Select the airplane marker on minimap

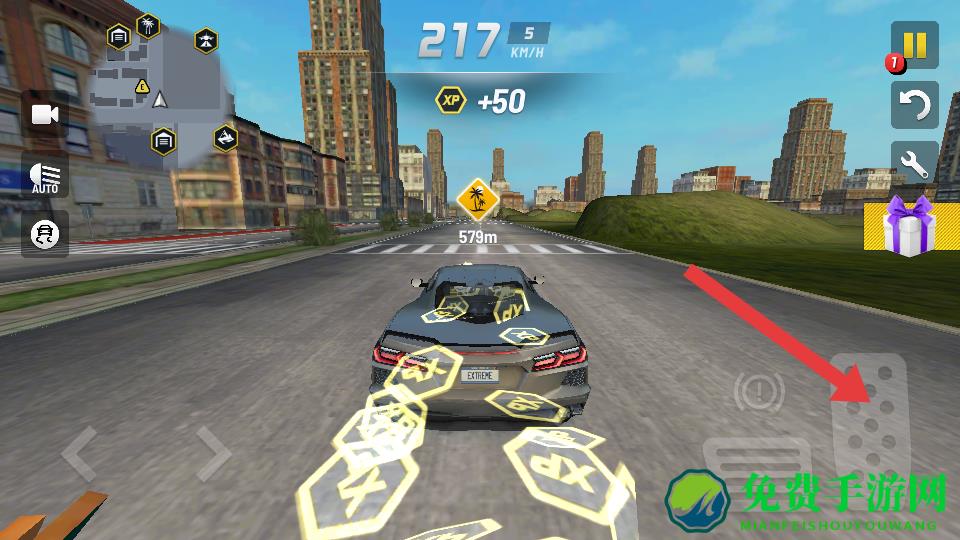(205, 41)
